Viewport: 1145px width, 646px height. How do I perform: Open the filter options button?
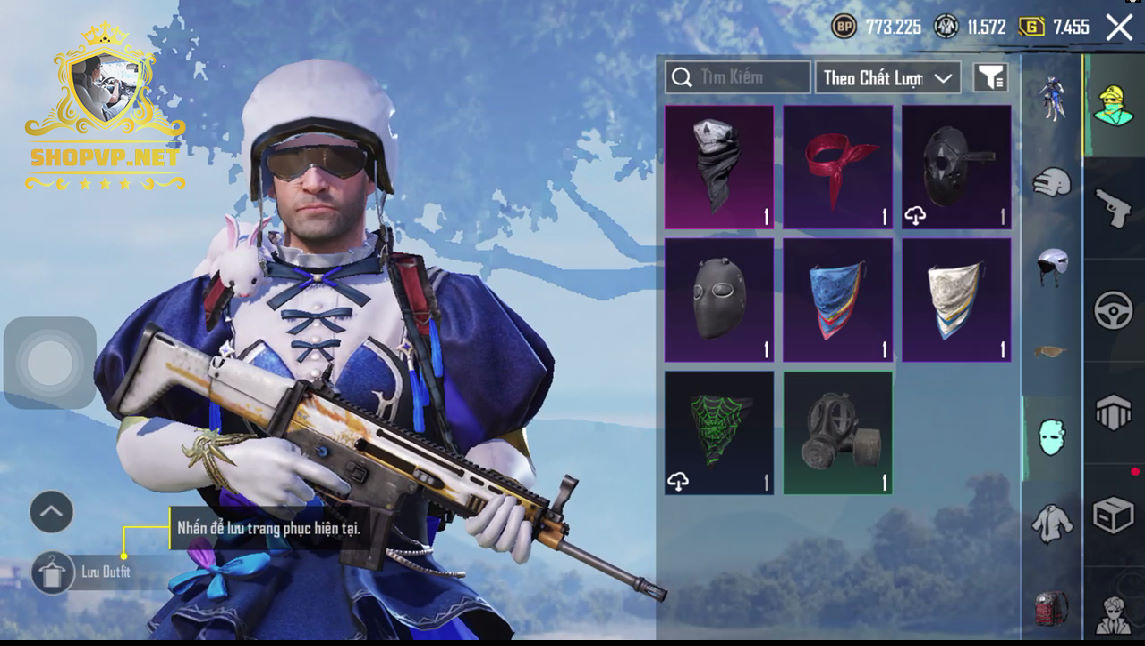[x=990, y=77]
